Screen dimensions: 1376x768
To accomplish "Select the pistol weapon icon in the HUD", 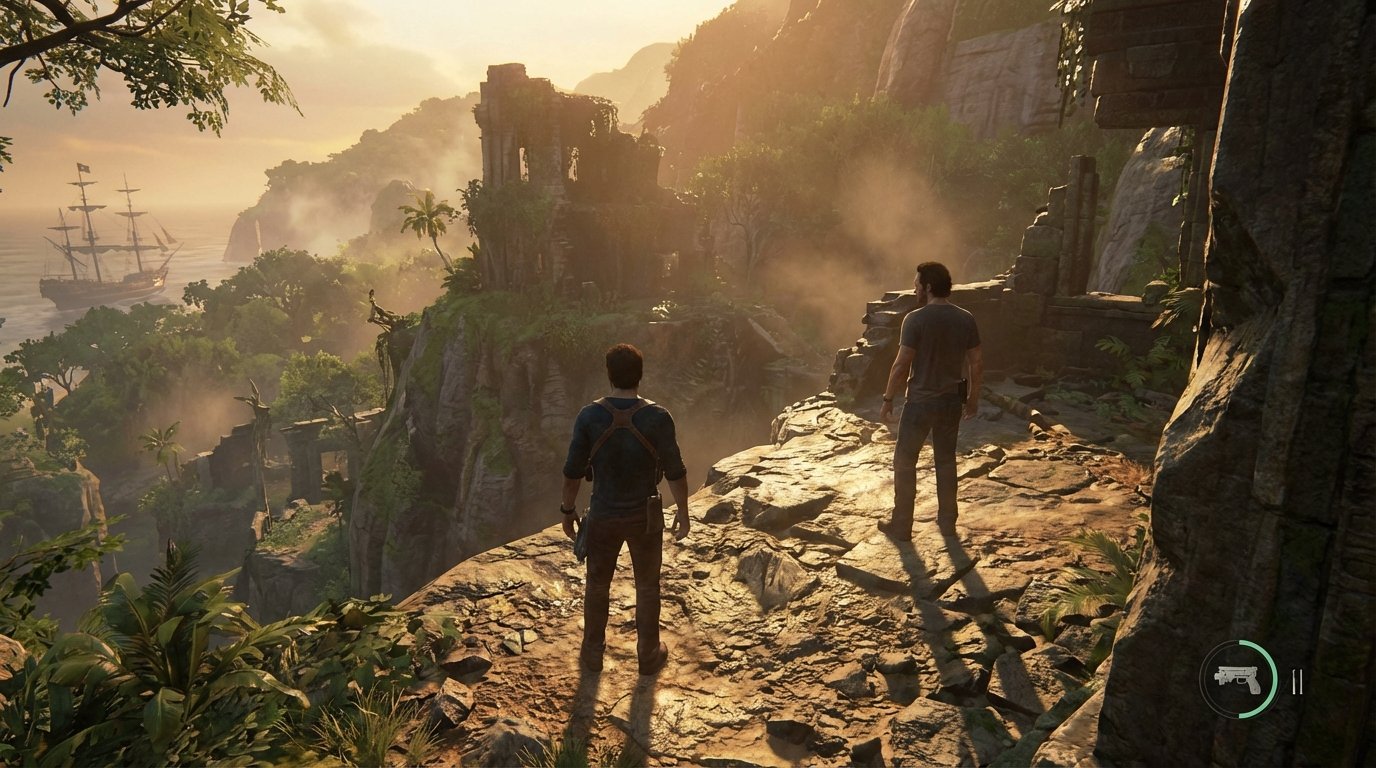I will point(1238,678).
